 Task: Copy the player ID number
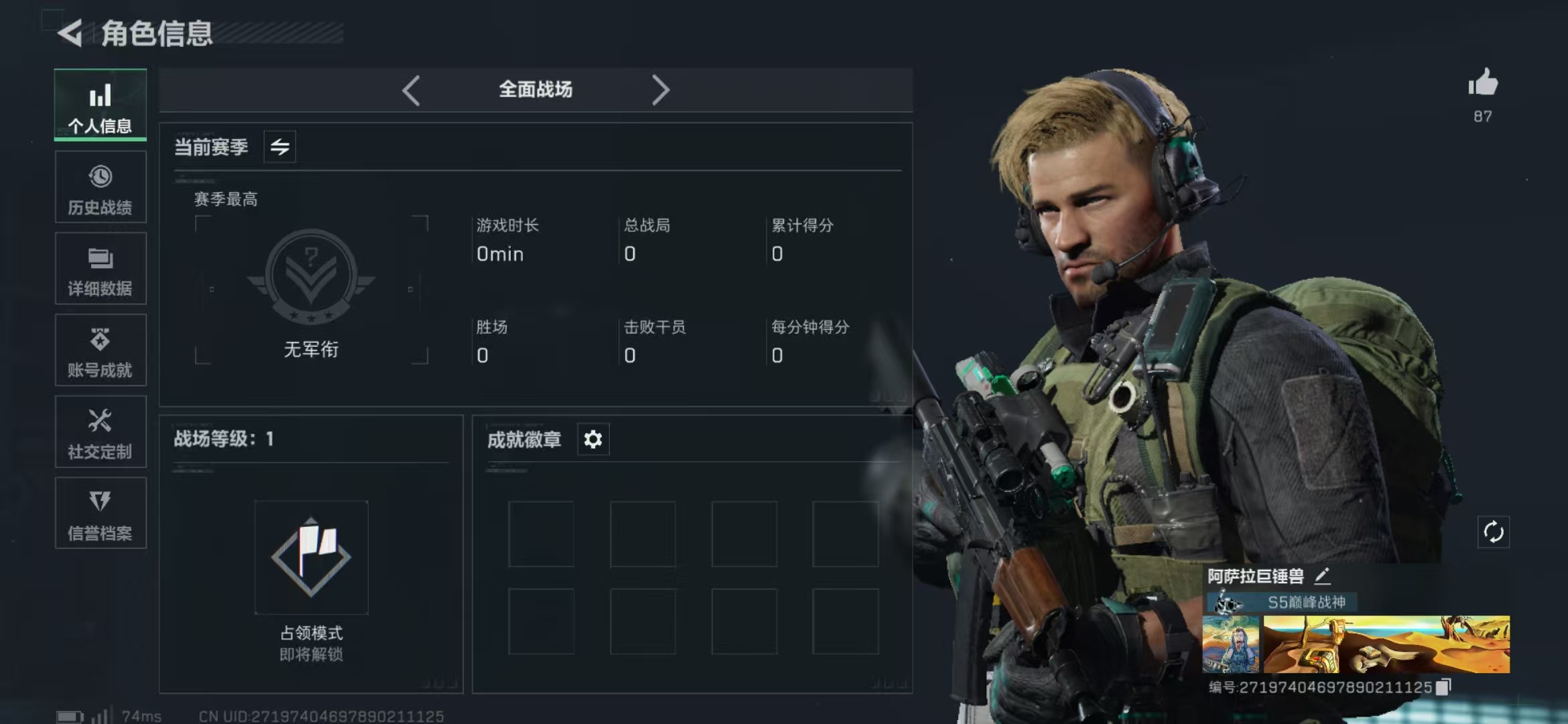pyautogui.click(x=1443, y=687)
